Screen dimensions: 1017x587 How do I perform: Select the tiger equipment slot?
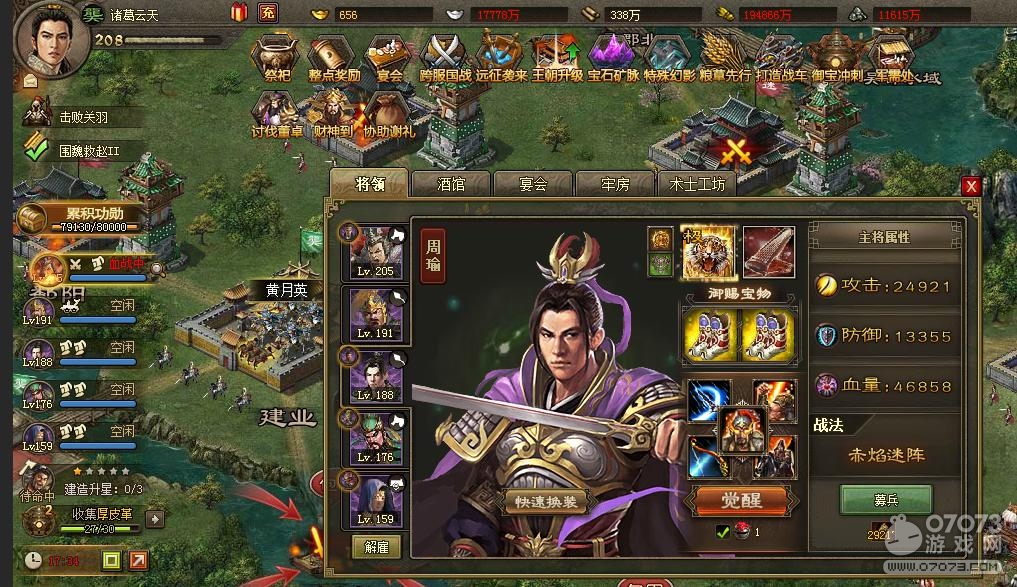[x=709, y=251]
